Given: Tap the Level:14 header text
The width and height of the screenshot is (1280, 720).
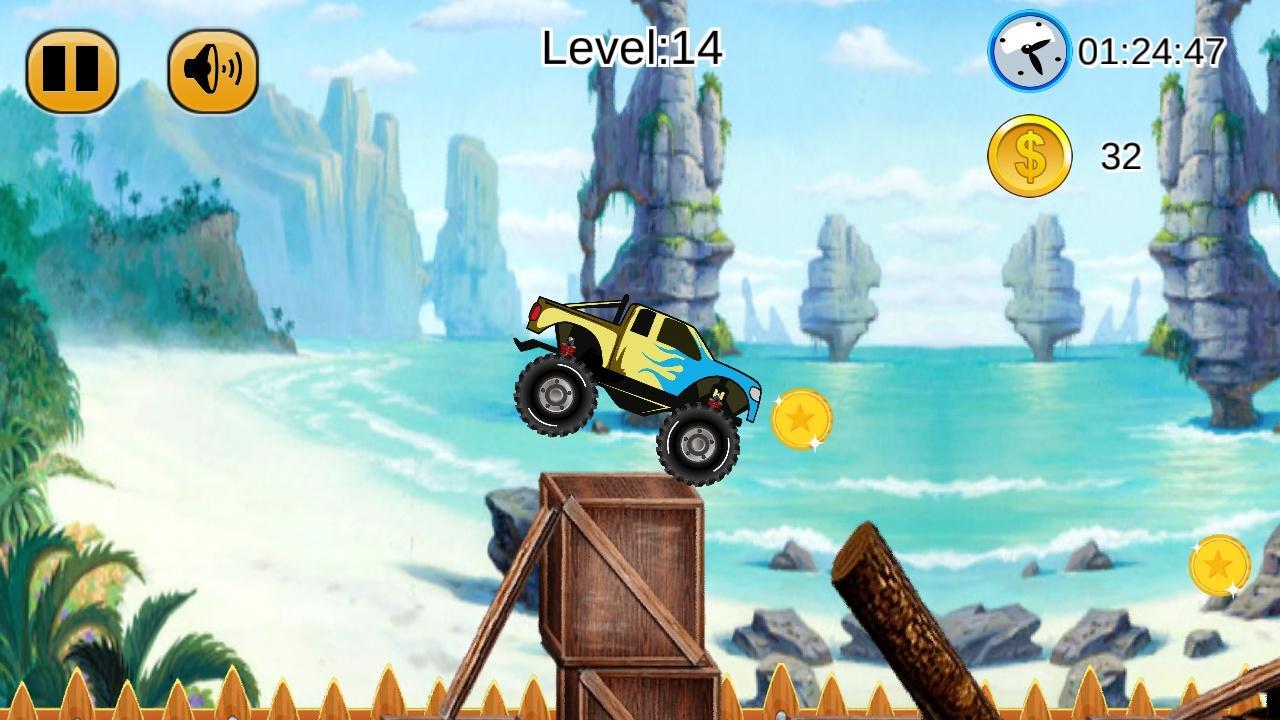Looking at the screenshot, I should point(632,47).
